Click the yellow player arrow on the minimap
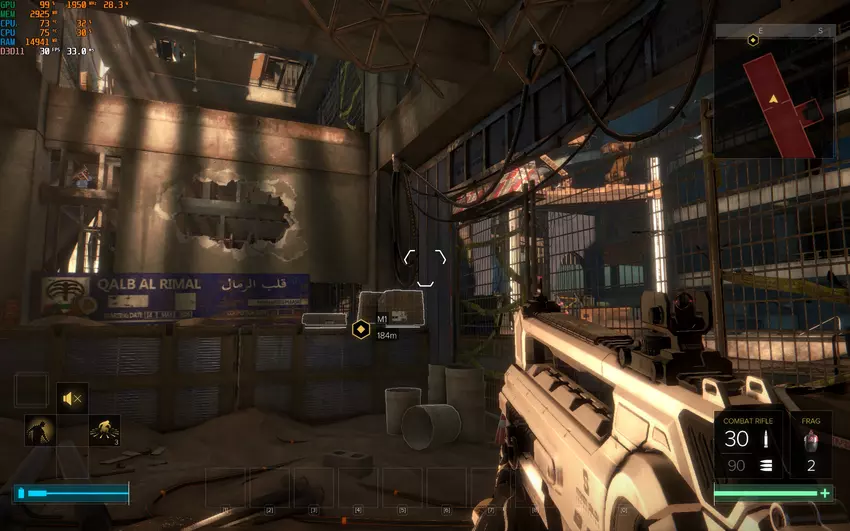The image size is (850, 531). [773, 99]
